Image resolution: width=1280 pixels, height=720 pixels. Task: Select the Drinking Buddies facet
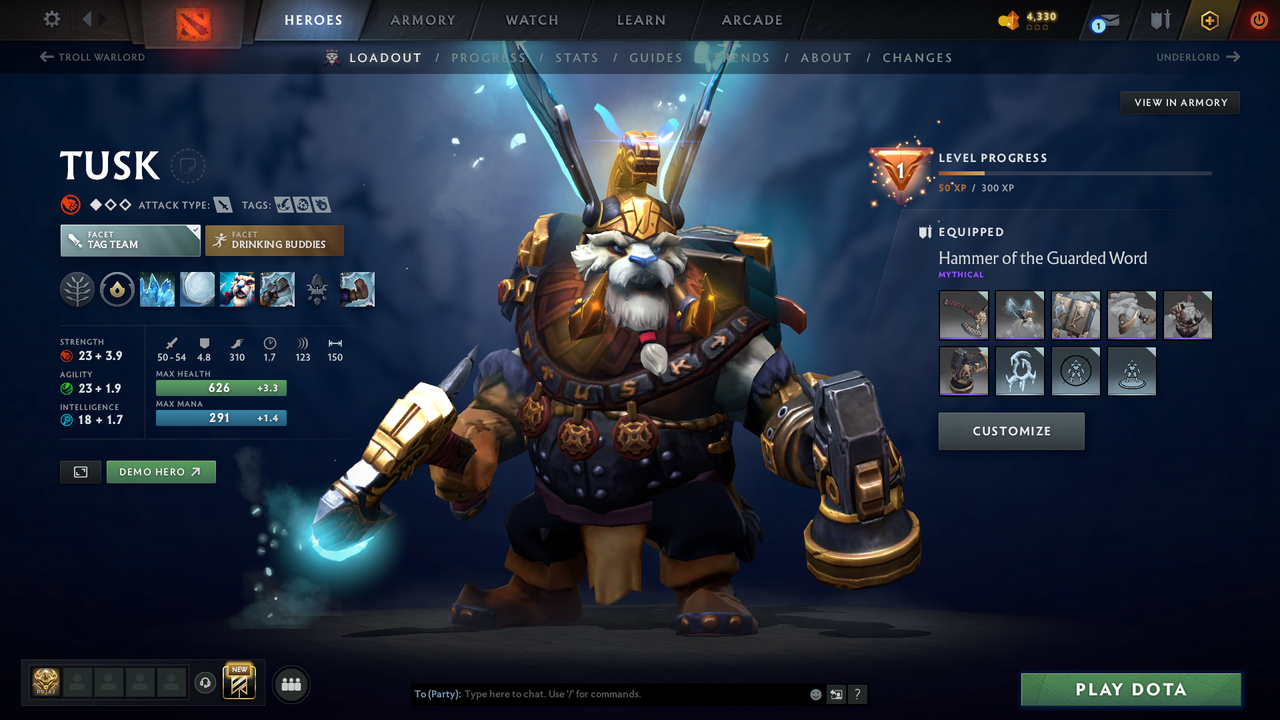click(274, 240)
